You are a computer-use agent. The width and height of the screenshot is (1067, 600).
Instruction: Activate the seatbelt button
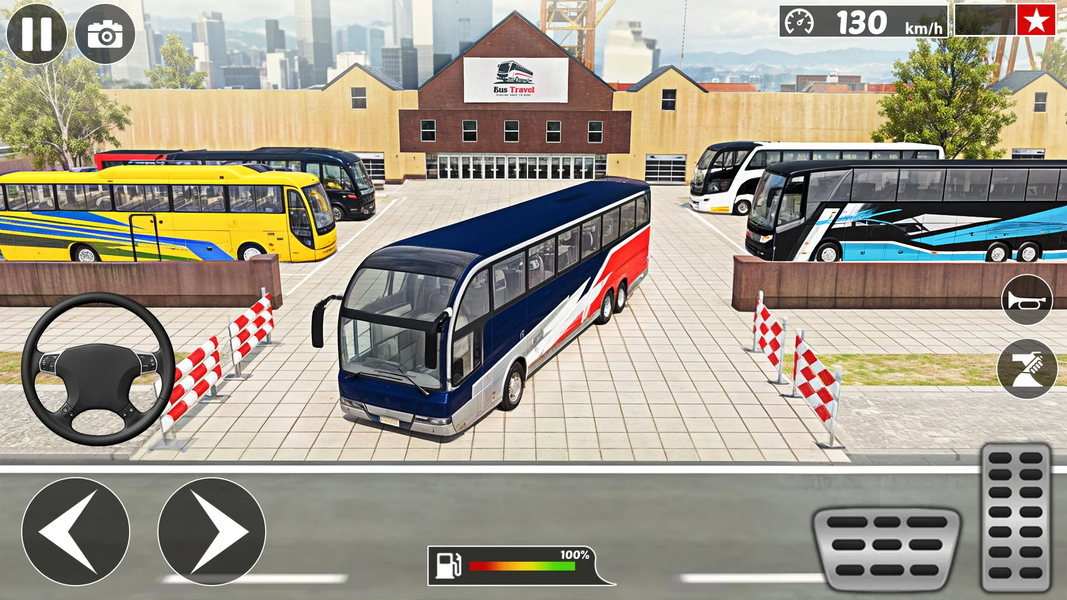[x=1027, y=368]
